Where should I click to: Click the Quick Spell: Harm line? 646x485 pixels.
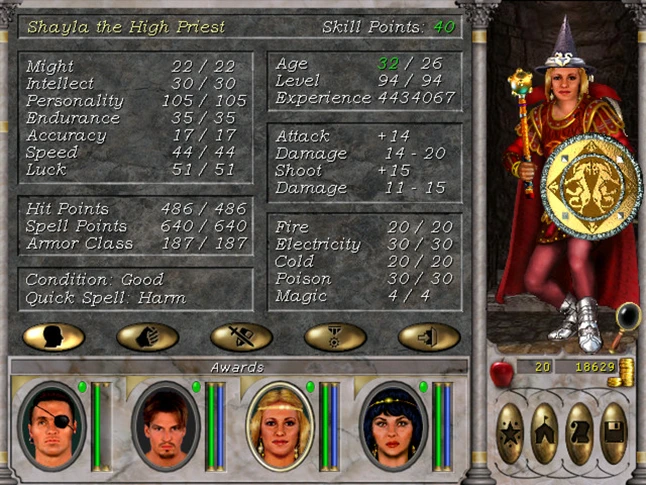(x=106, y=298)
